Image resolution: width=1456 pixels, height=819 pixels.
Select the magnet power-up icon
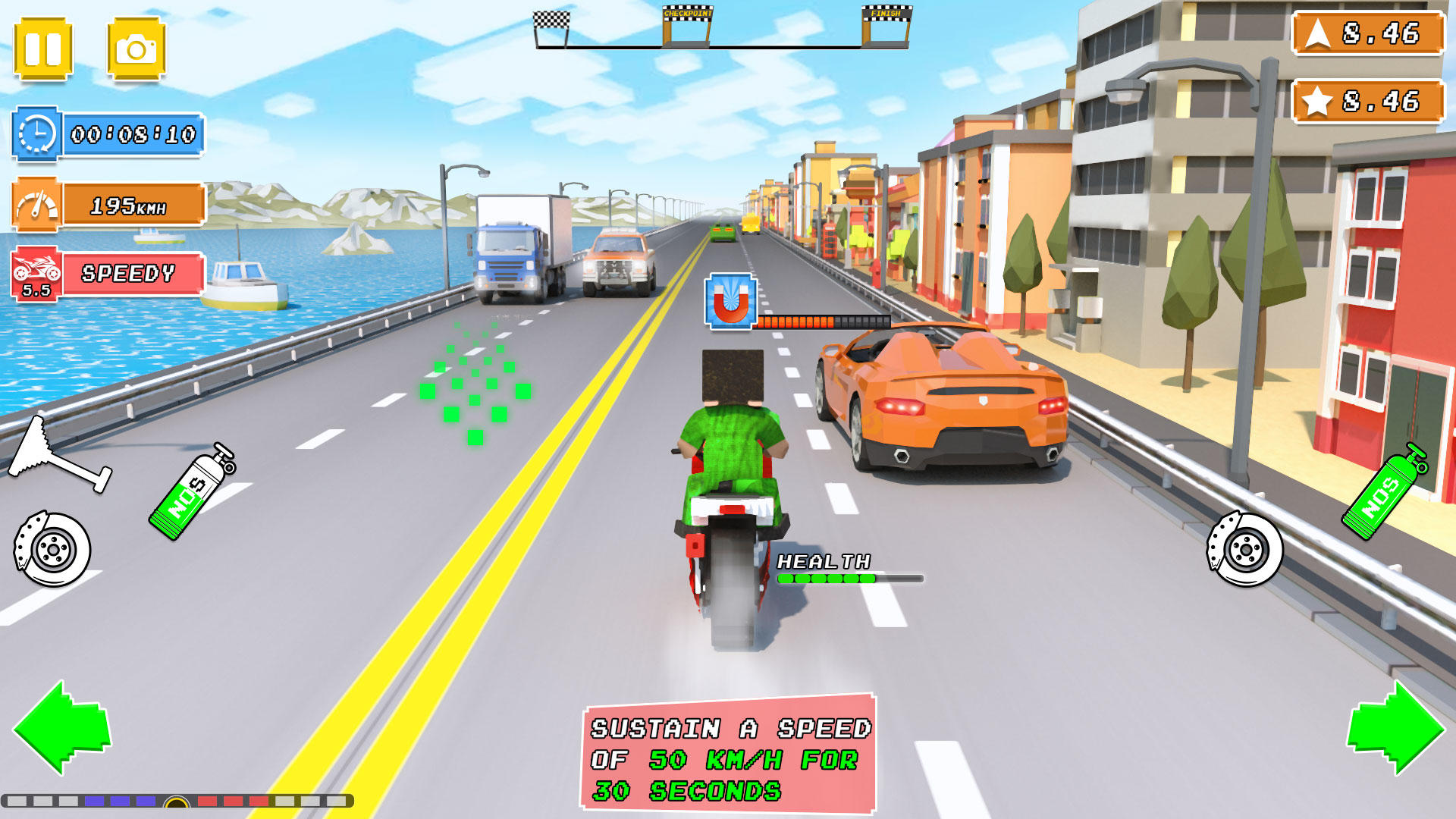click(730, 301)
